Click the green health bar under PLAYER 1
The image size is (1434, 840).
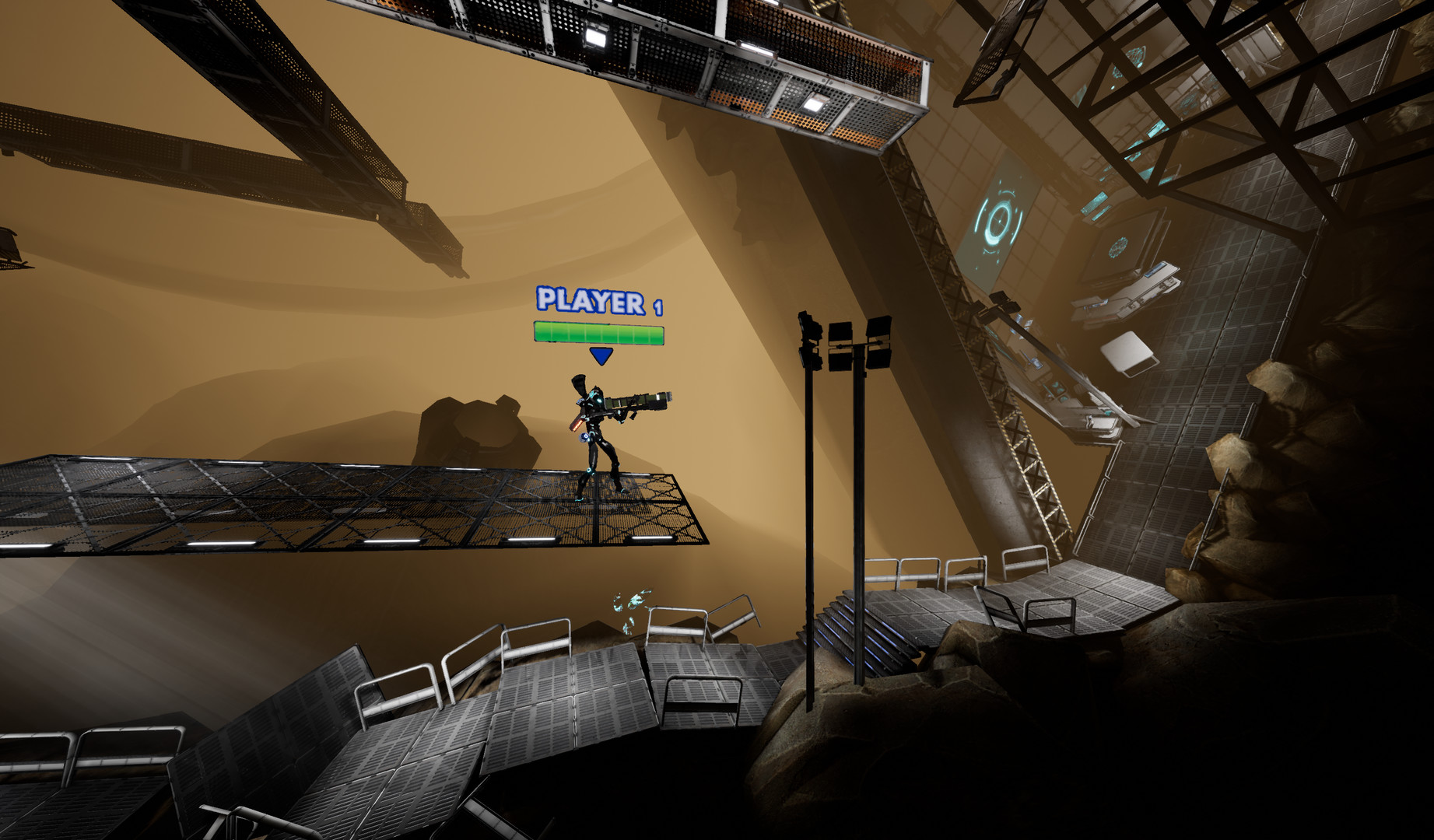point(599,333)
